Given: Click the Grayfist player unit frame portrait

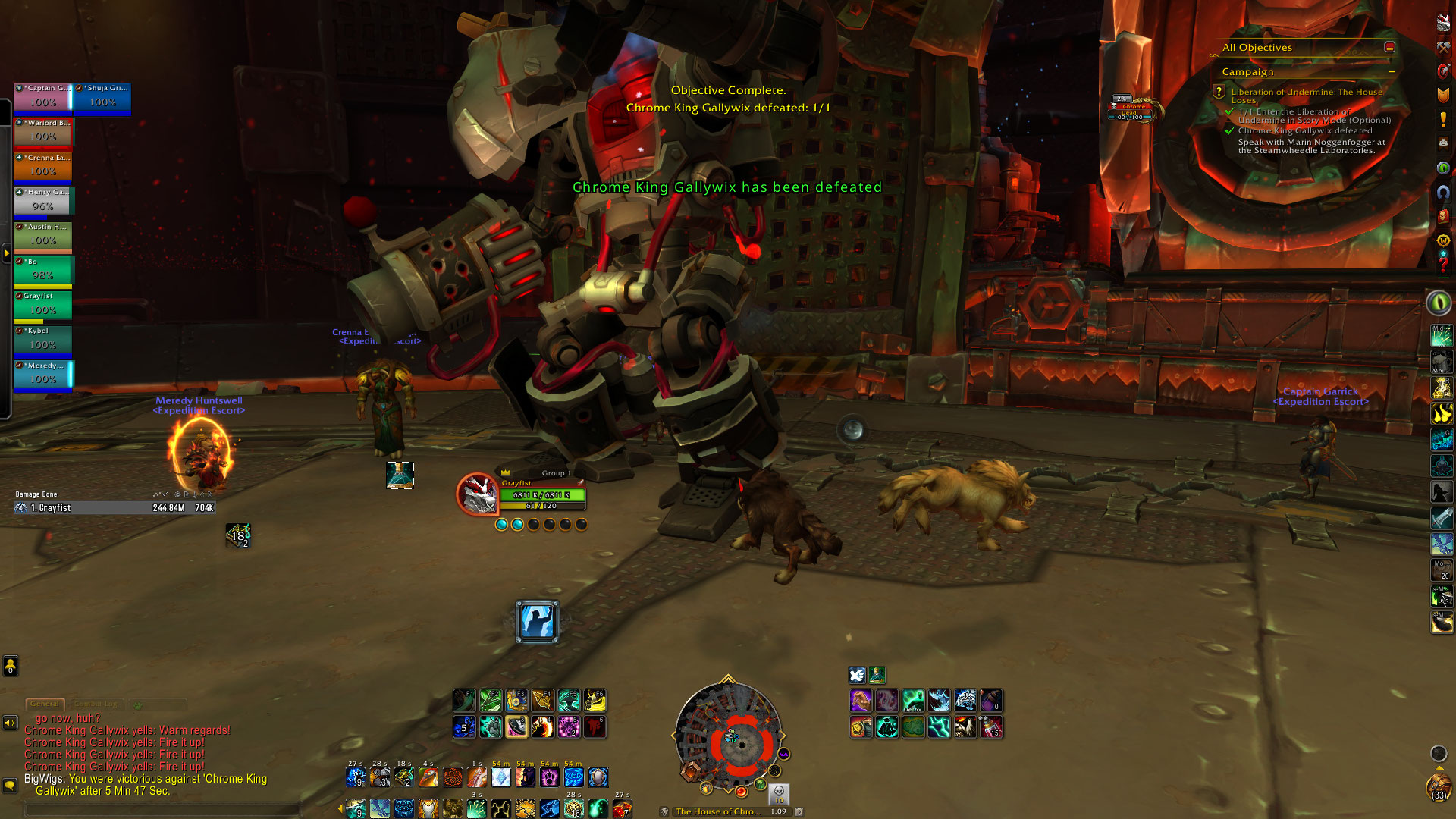Looking at the screenshot, I should coord(476,494).
